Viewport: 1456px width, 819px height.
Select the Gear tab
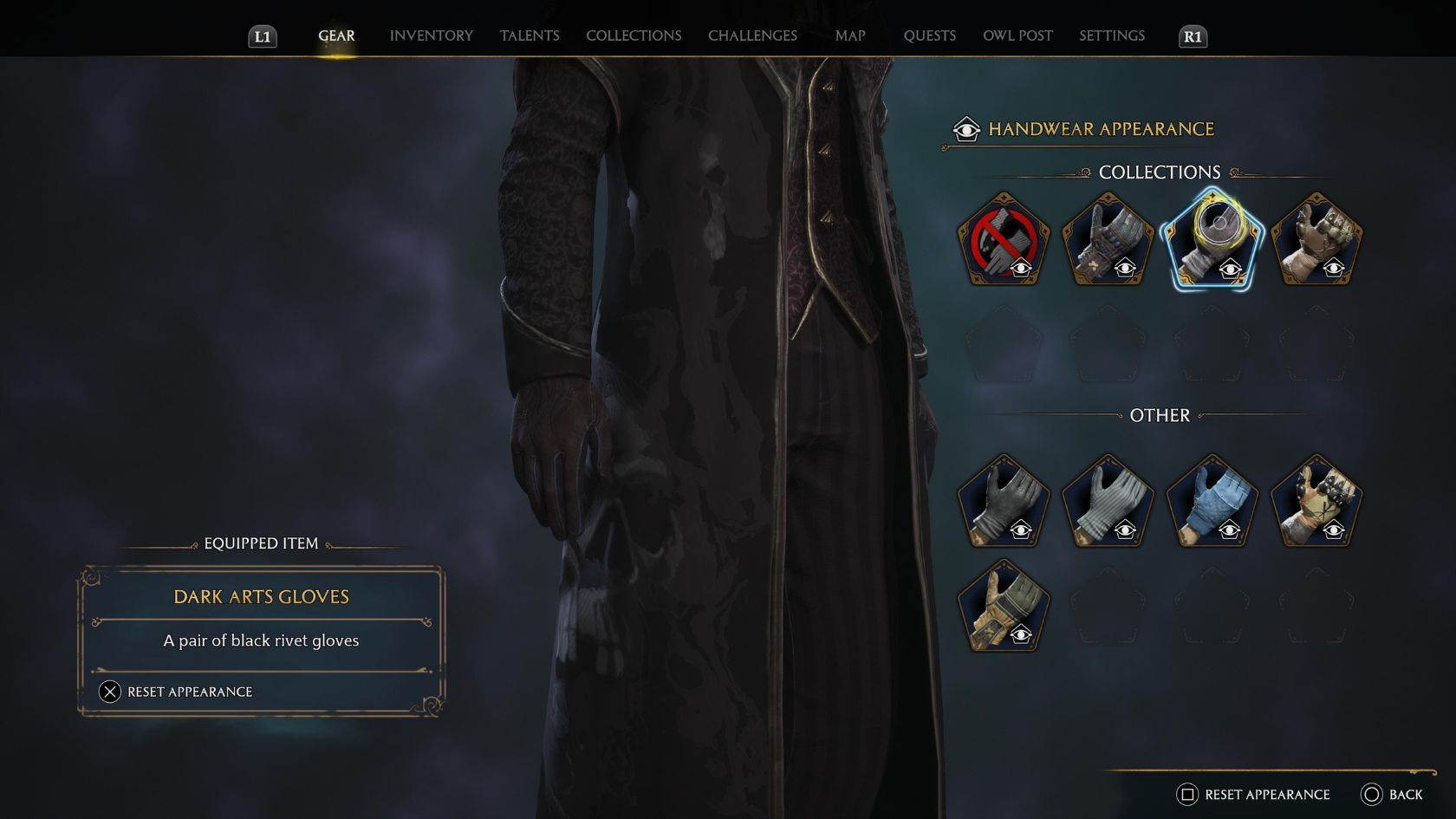pyautogui.click(x=336, y=36)
